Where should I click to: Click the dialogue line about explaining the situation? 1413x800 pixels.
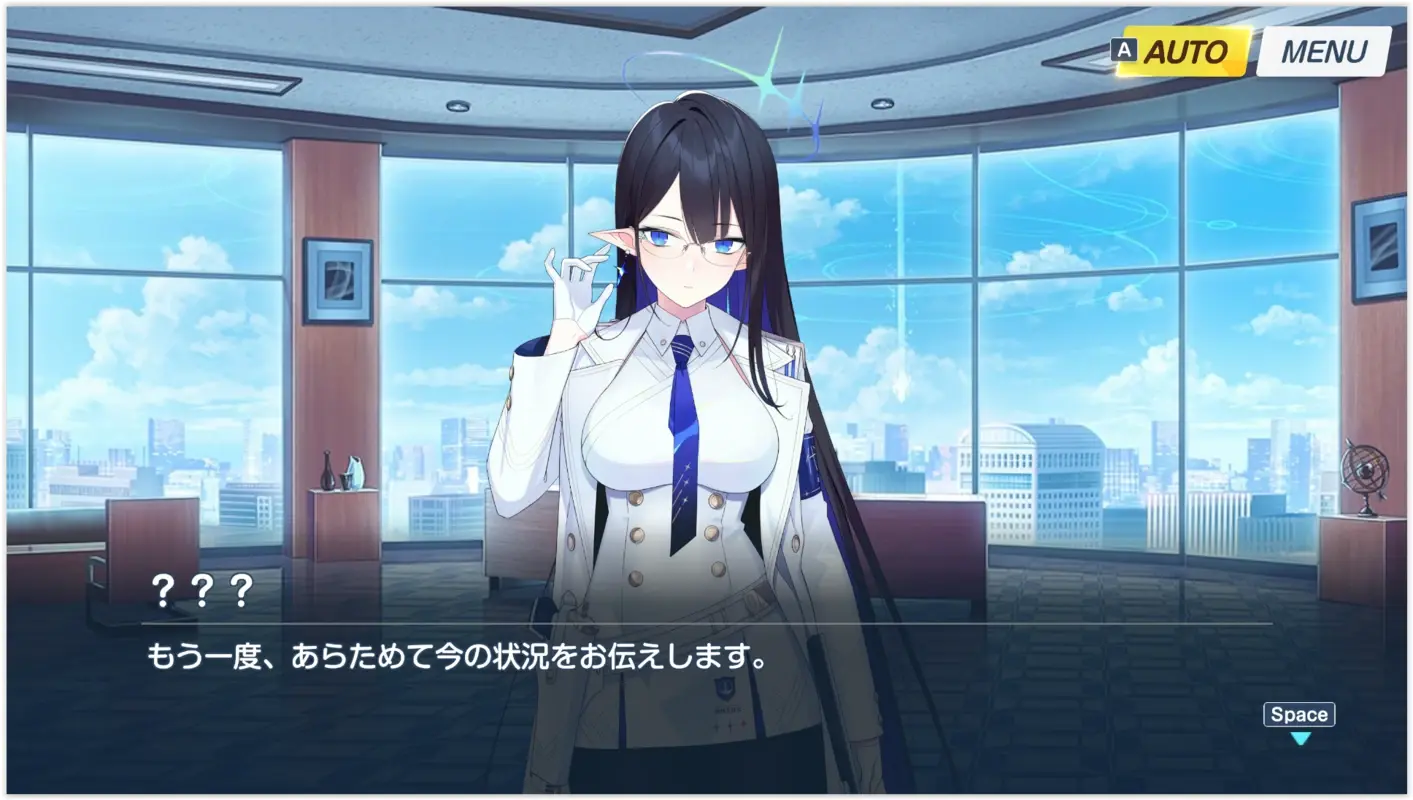click(x=455, y=655)
